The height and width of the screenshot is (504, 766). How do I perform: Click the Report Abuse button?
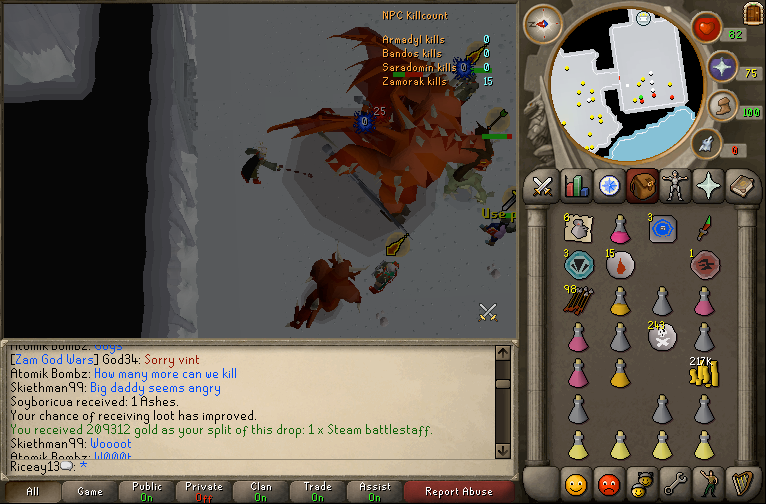[x=459, y=491]
